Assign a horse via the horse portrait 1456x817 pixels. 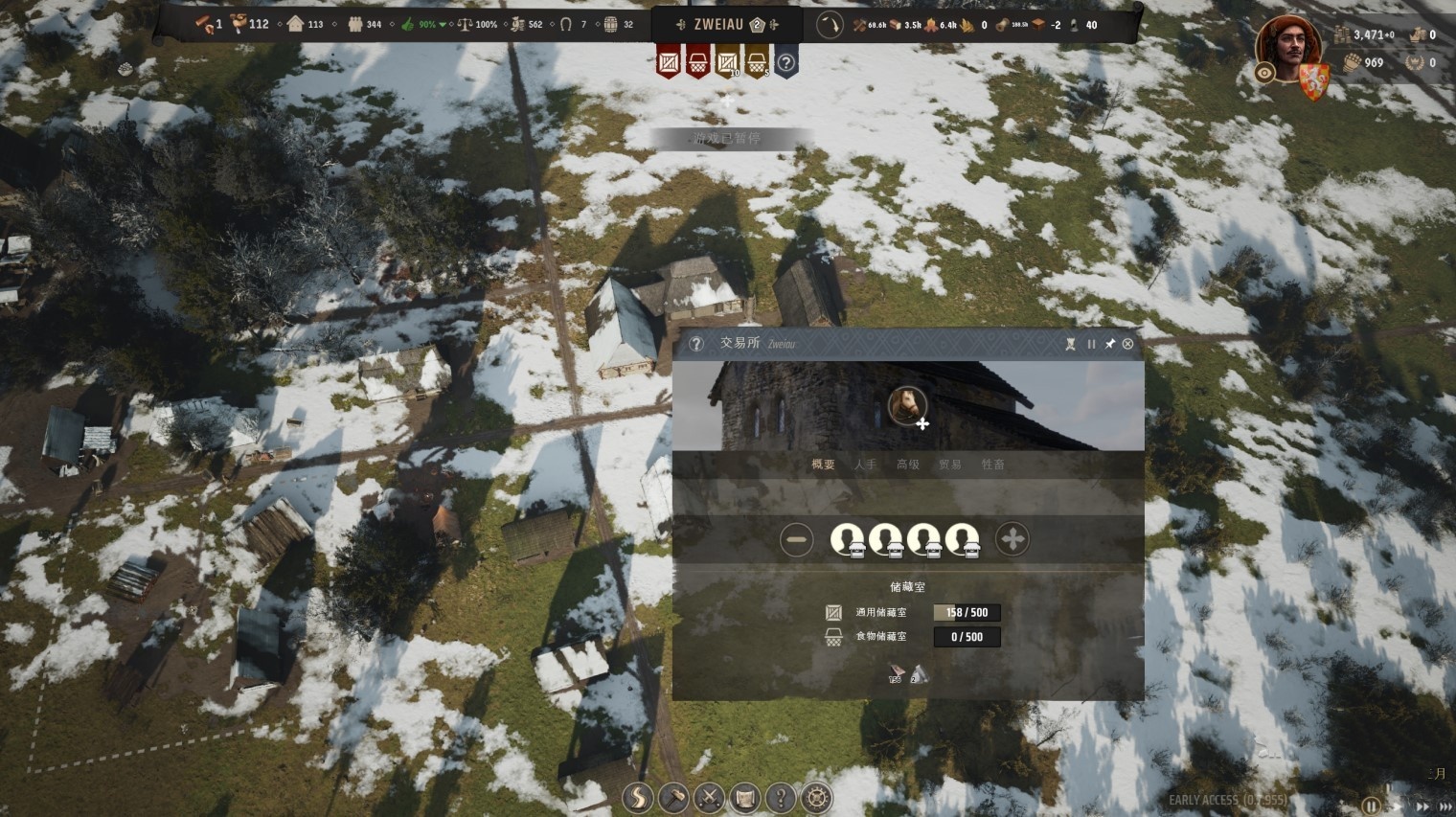pos(906,405)
